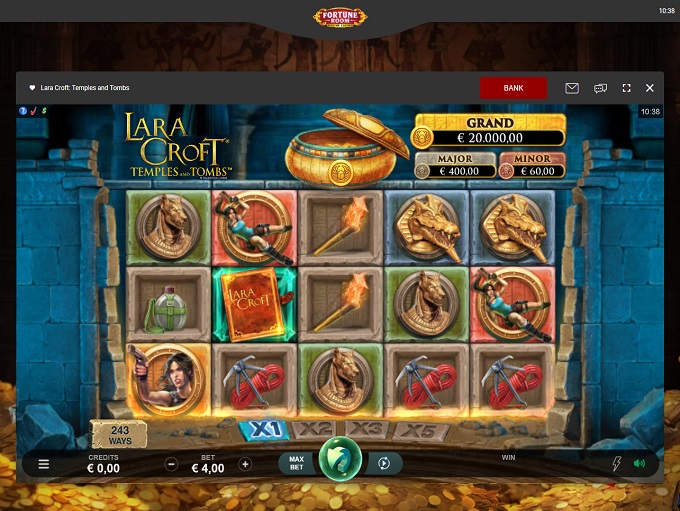Image resolution: width=680 pixels, height=511 pixels.
Task: Open the hamburger game menu
Action: click(44, 464)
